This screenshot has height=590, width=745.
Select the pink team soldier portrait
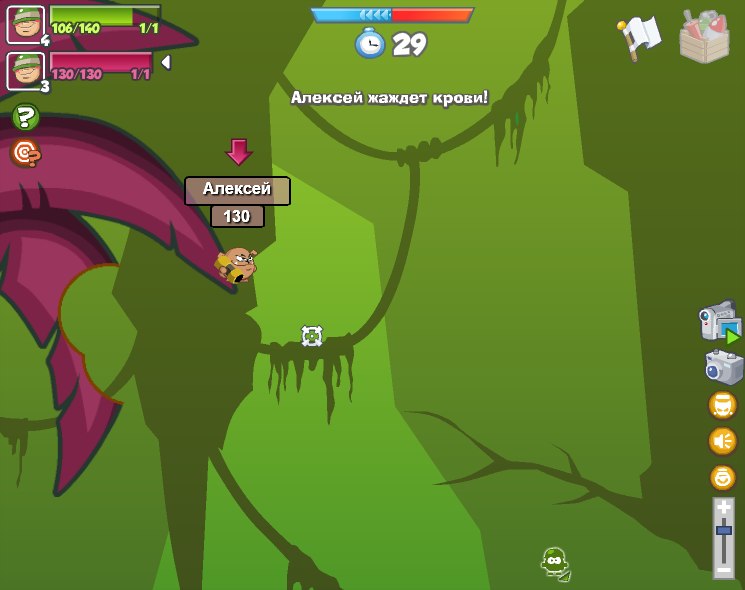[25, 70]
